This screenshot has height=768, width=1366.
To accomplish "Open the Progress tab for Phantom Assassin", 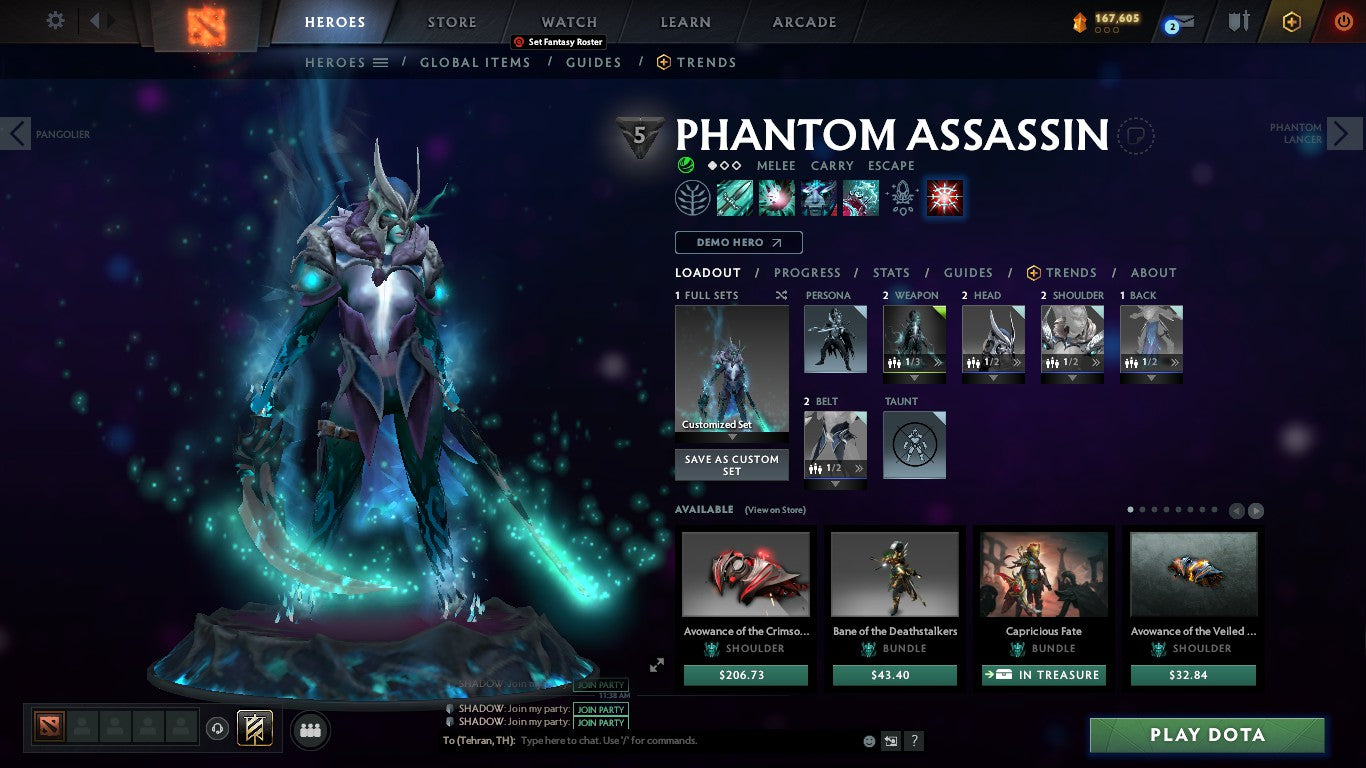I will (x=808, y=272).
